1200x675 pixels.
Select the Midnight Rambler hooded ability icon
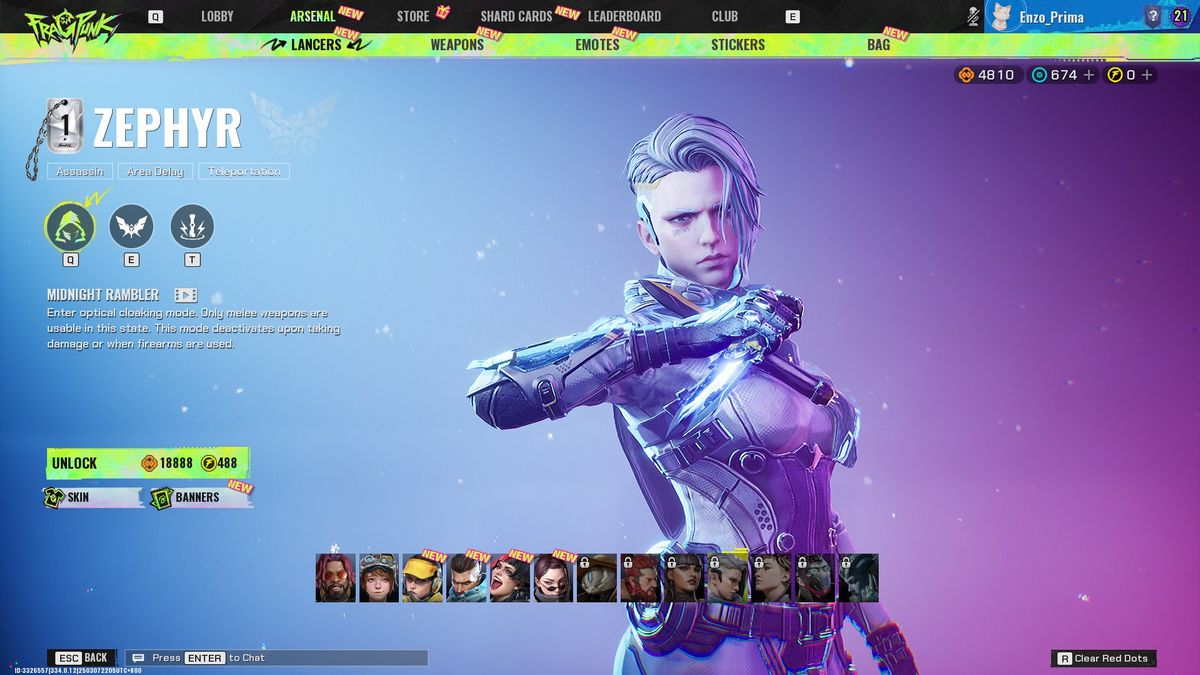point(70,226)
